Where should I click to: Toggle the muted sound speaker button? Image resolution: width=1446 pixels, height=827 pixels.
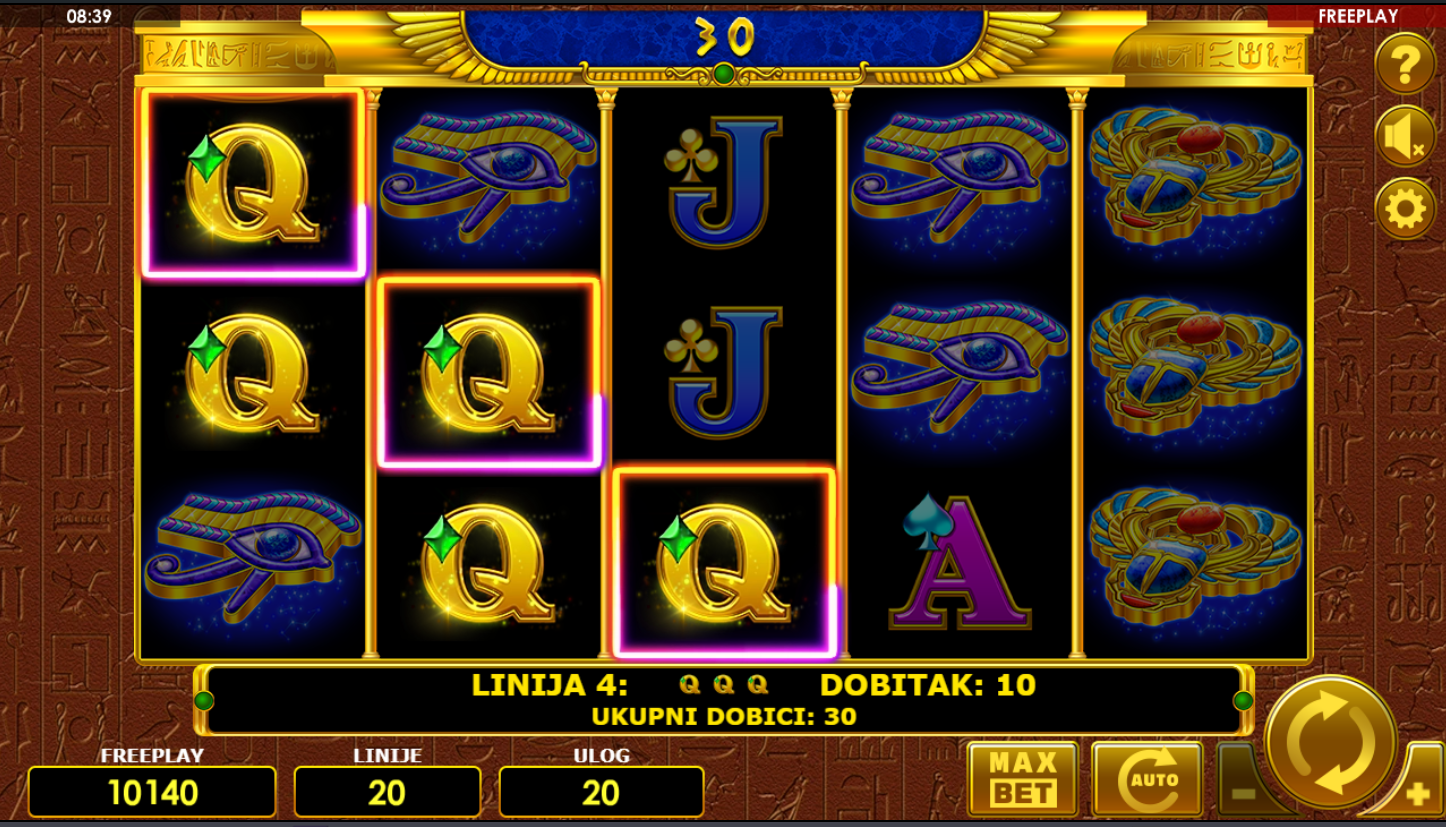coord(1405,137)
